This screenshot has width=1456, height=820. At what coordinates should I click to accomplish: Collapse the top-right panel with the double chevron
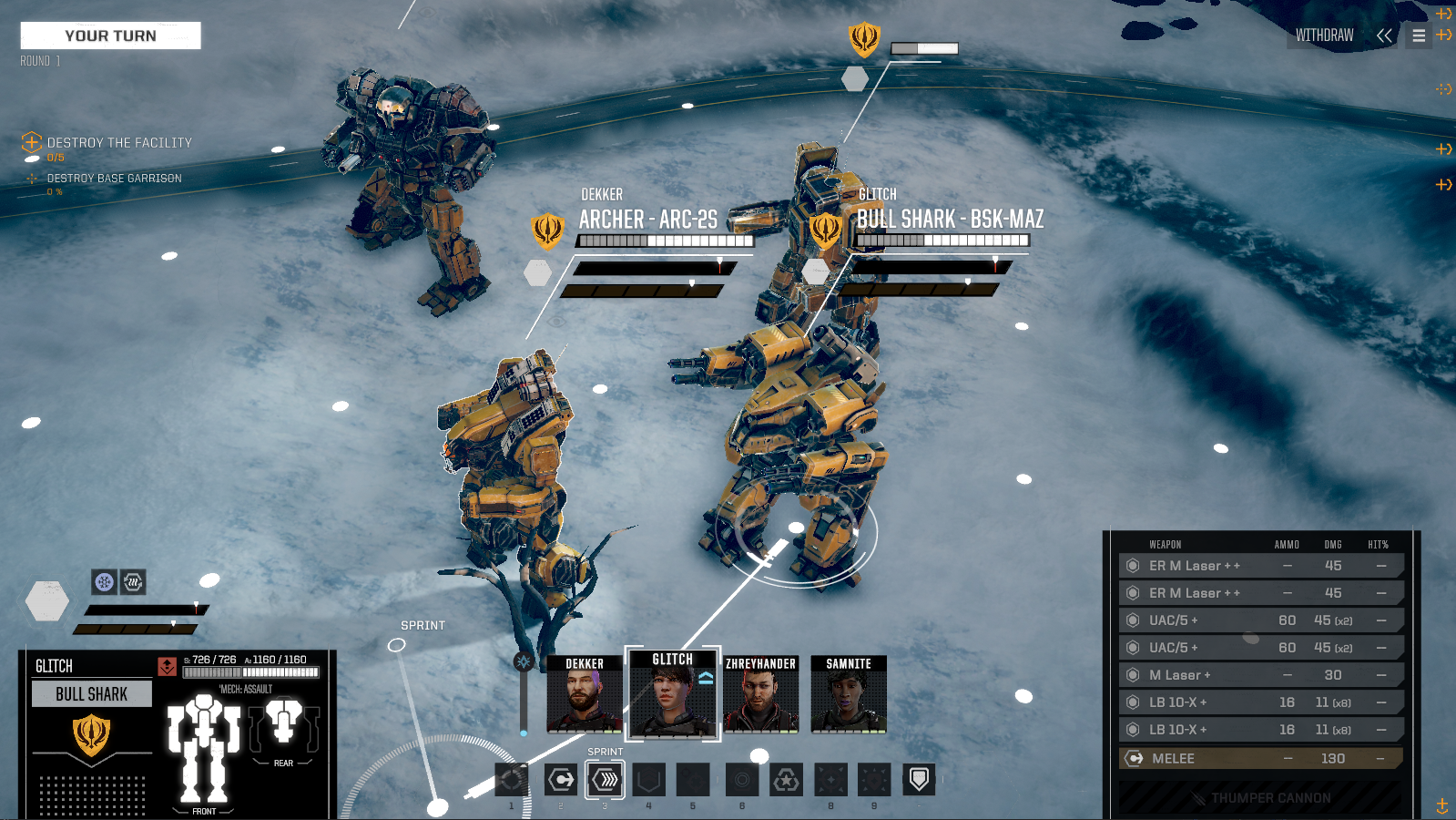pyautogui.click(x=1385, y=36)
